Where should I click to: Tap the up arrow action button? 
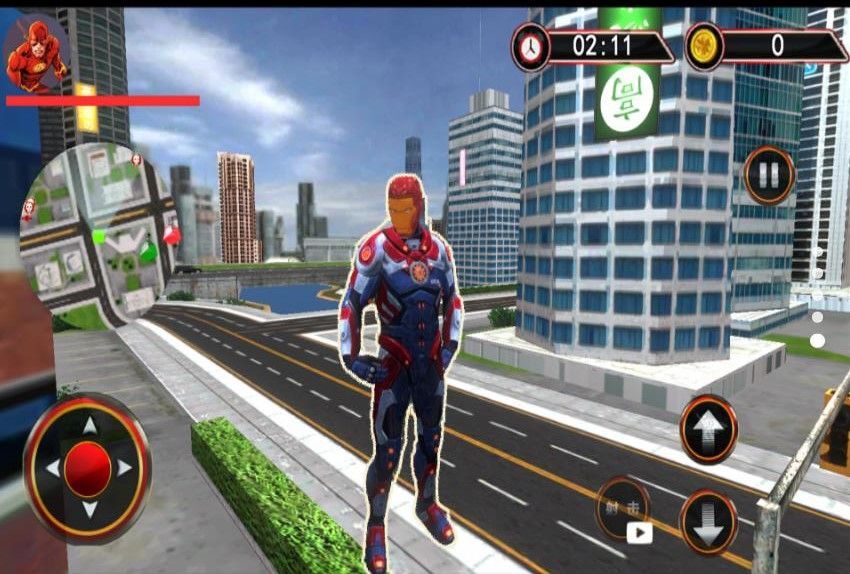click(708, 429)
